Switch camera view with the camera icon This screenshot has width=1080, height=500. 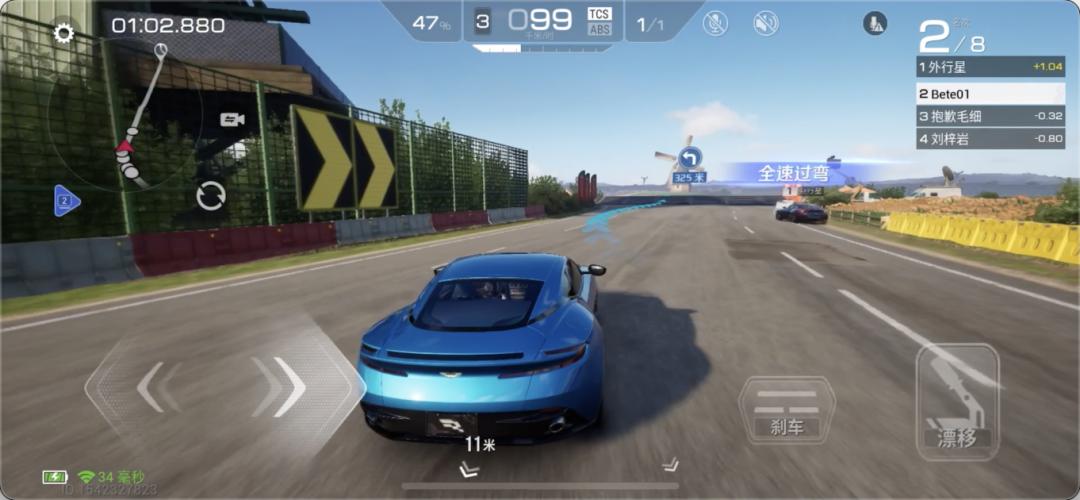pyautogui.click(x=232, y=120)
